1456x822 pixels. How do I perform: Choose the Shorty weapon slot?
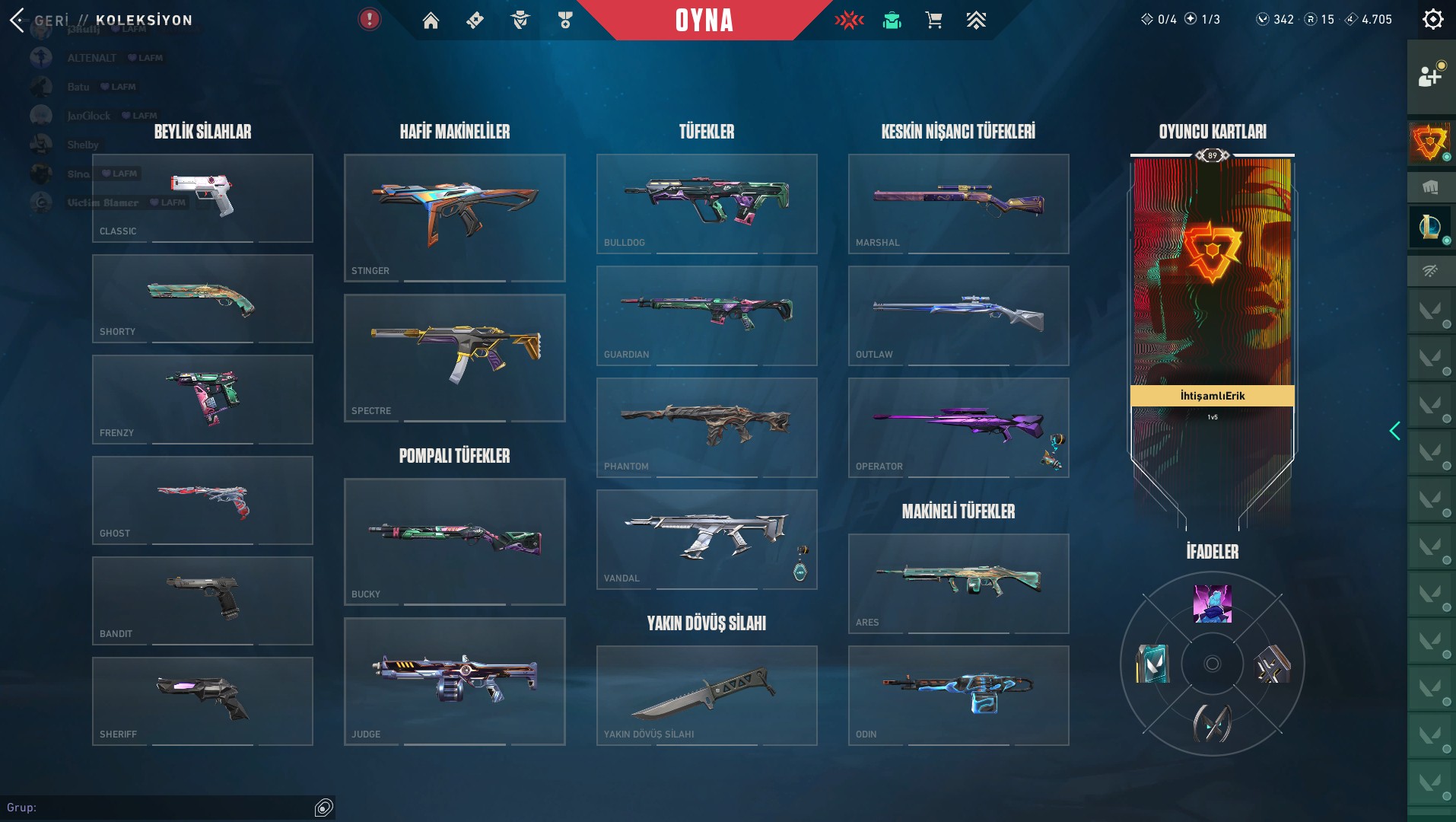point(202,298)
